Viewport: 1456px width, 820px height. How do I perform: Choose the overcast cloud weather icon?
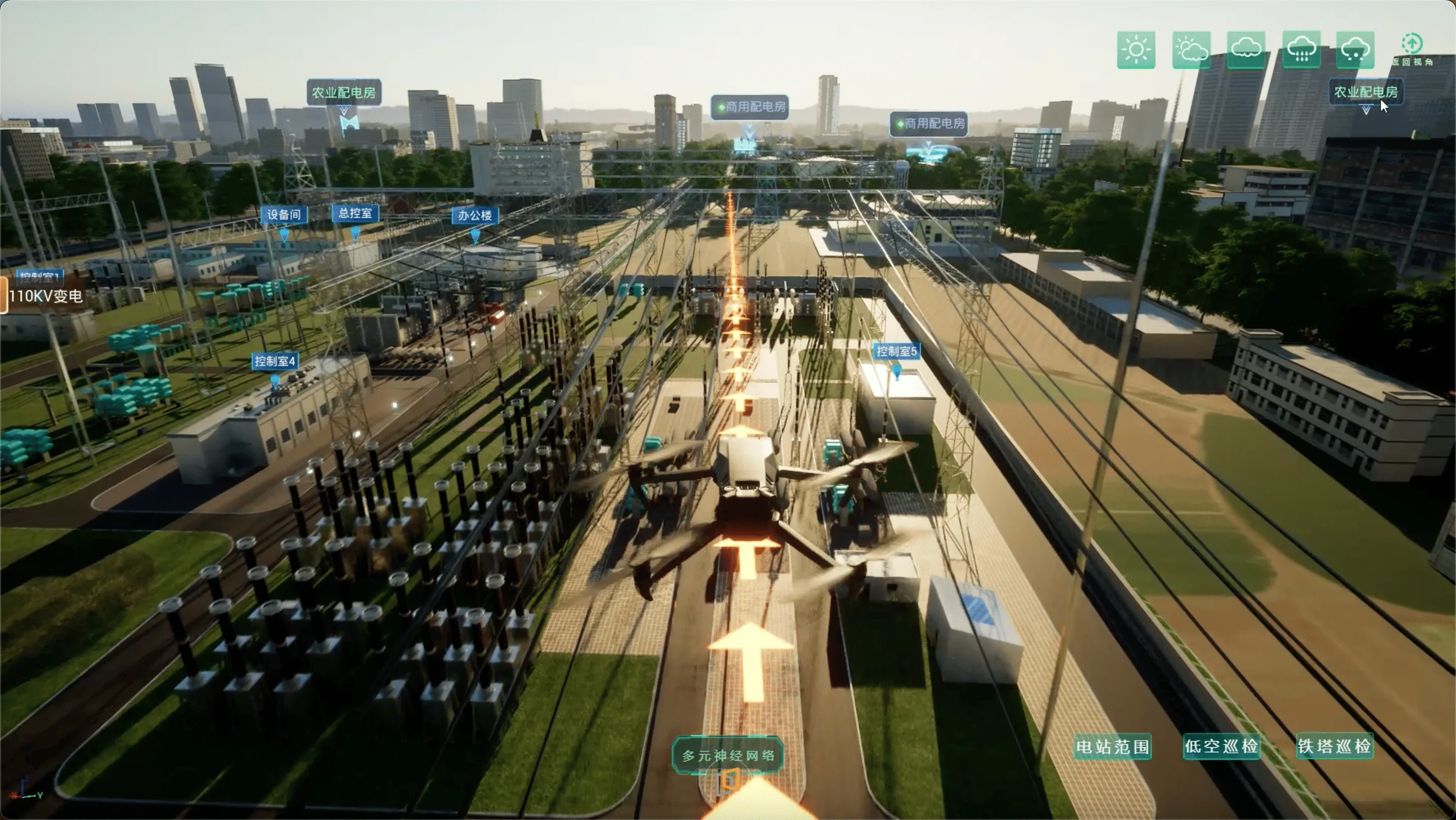[x=1246, y=50]
